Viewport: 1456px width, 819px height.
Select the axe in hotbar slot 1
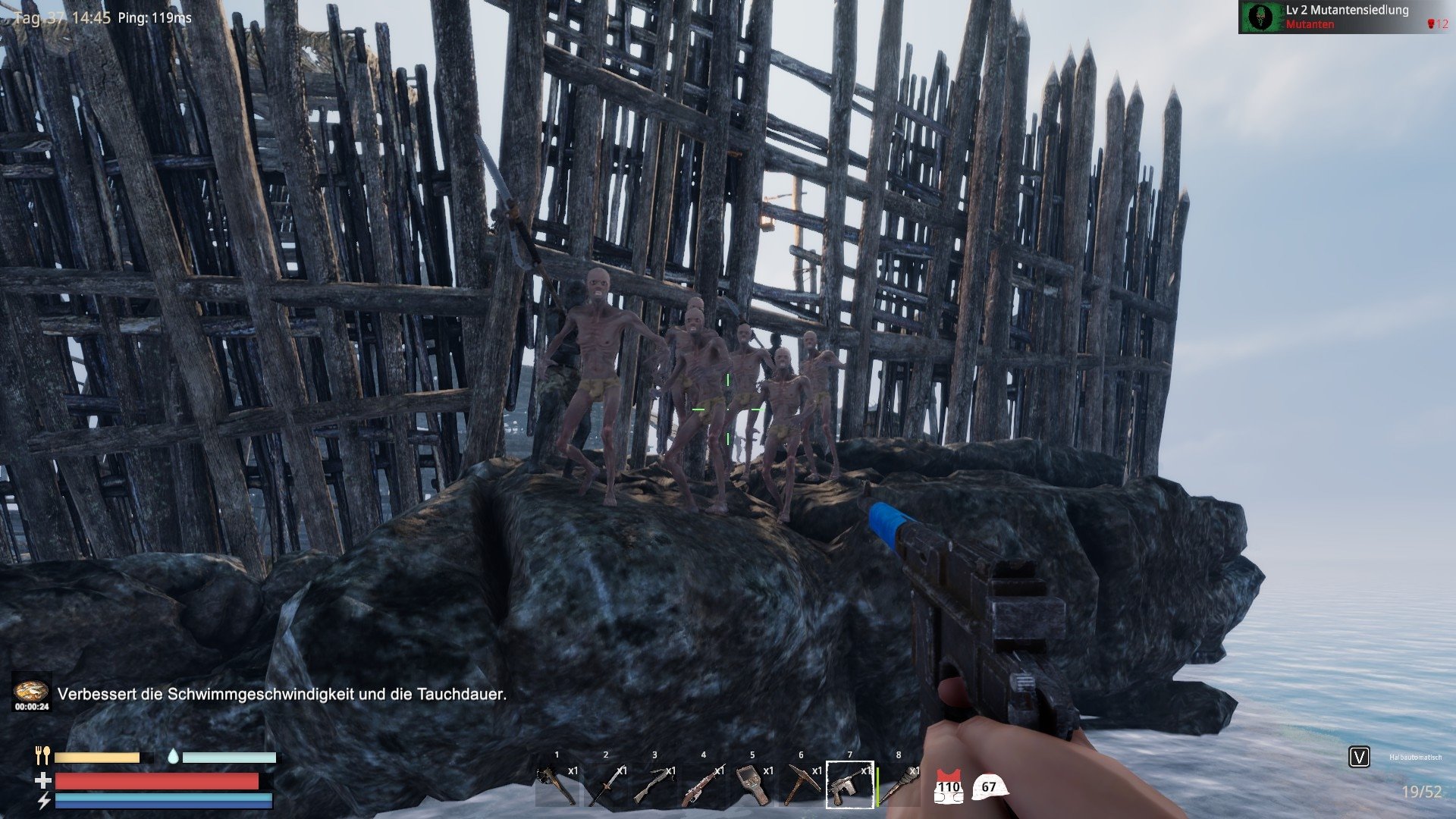coord(557,785)
